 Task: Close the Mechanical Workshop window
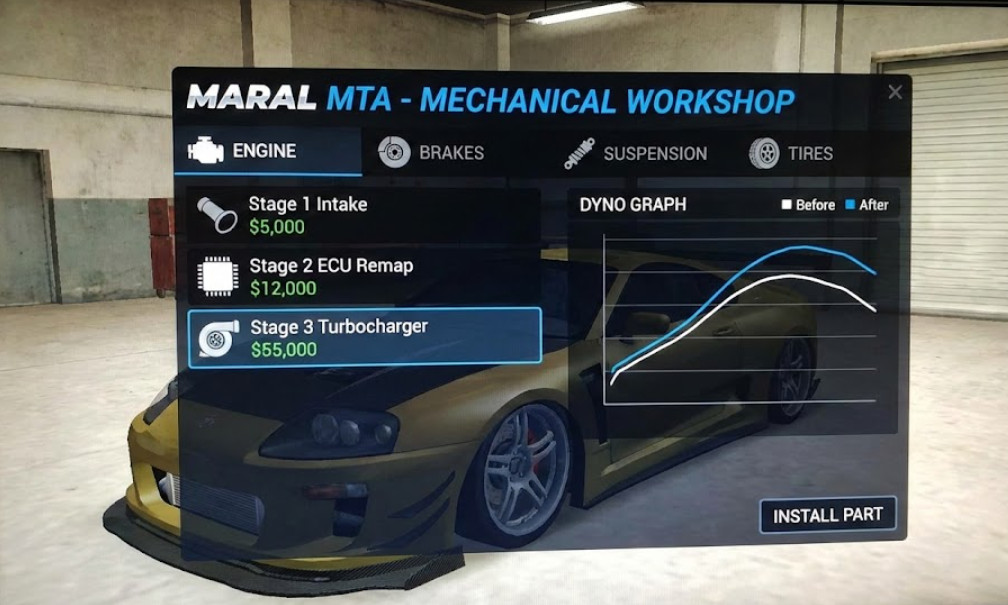895,92
